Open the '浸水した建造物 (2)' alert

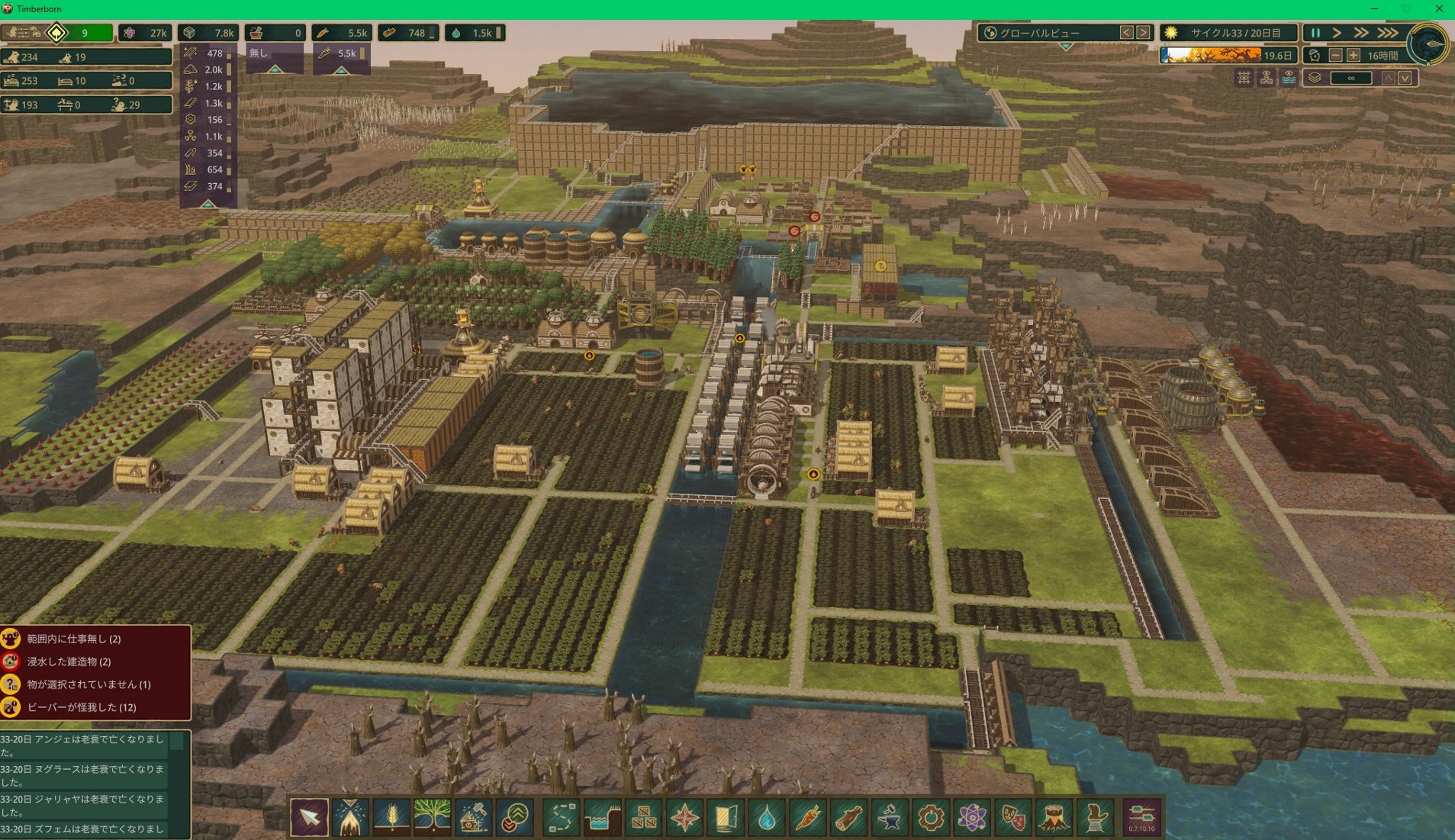(x=69, y=661)
